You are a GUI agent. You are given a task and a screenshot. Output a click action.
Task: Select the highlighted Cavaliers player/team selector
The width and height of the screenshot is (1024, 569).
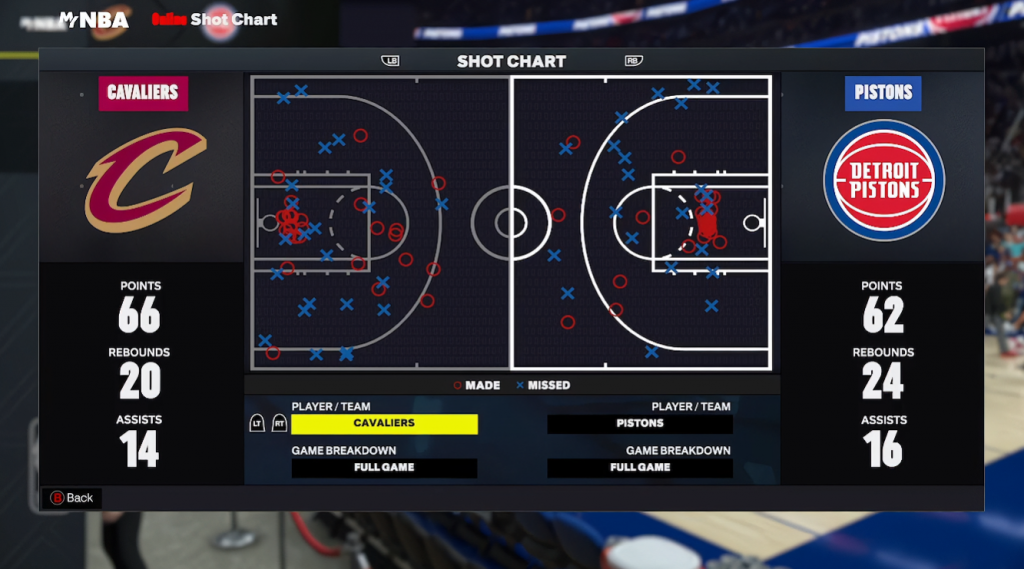[x=384, y=424]
